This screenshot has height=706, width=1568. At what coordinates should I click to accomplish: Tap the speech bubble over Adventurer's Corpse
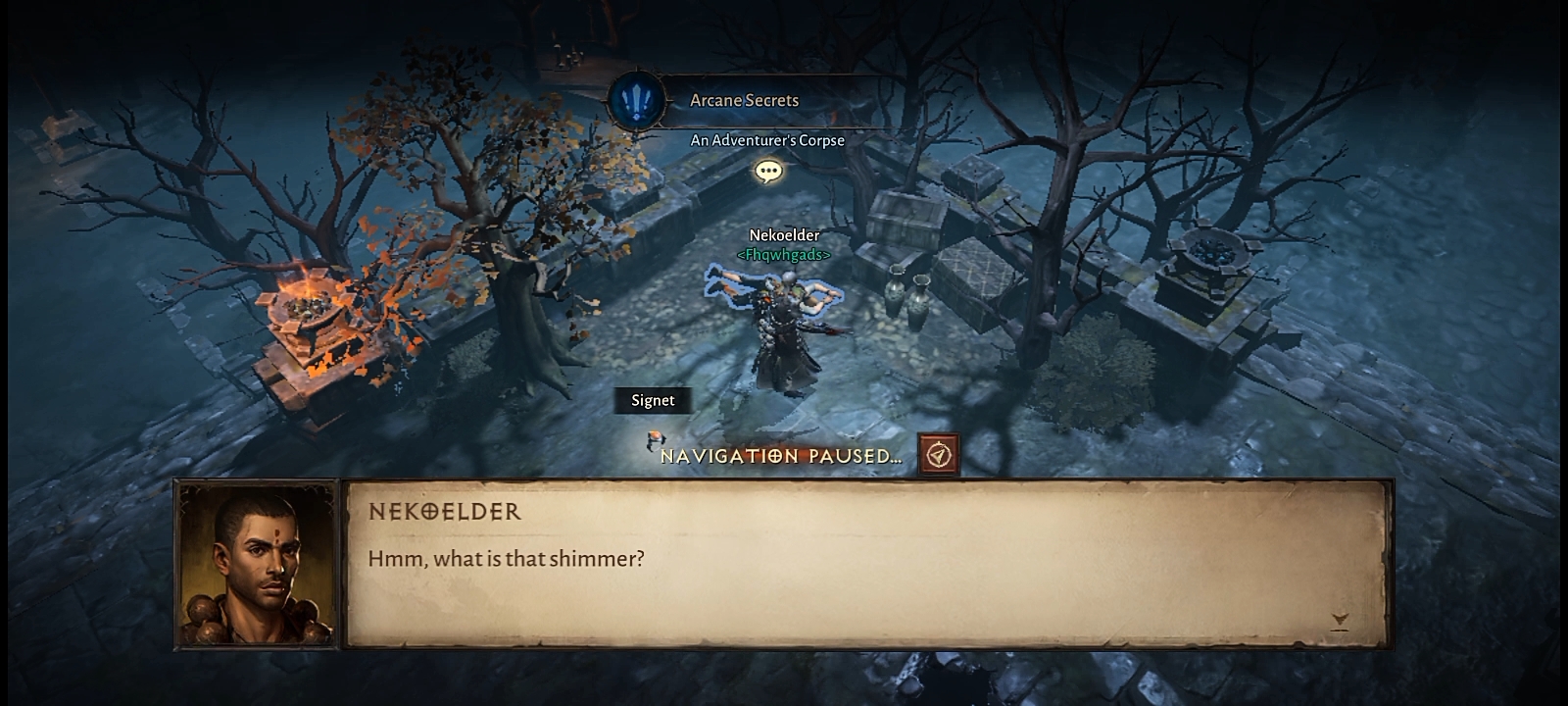768,173
